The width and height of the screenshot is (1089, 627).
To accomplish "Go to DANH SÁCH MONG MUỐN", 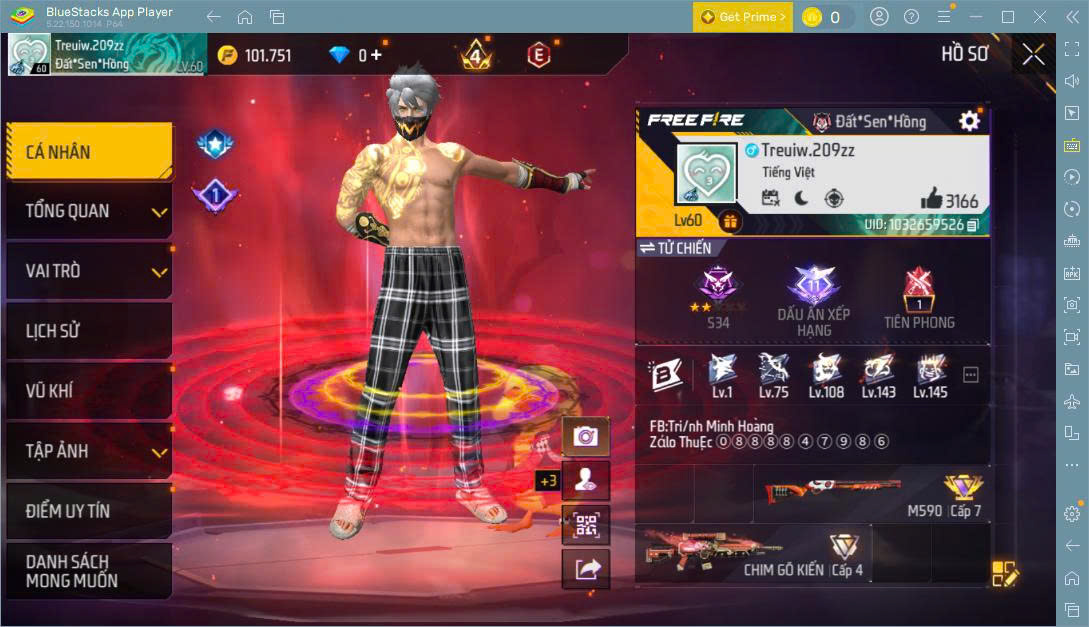I will coord(88,571).
